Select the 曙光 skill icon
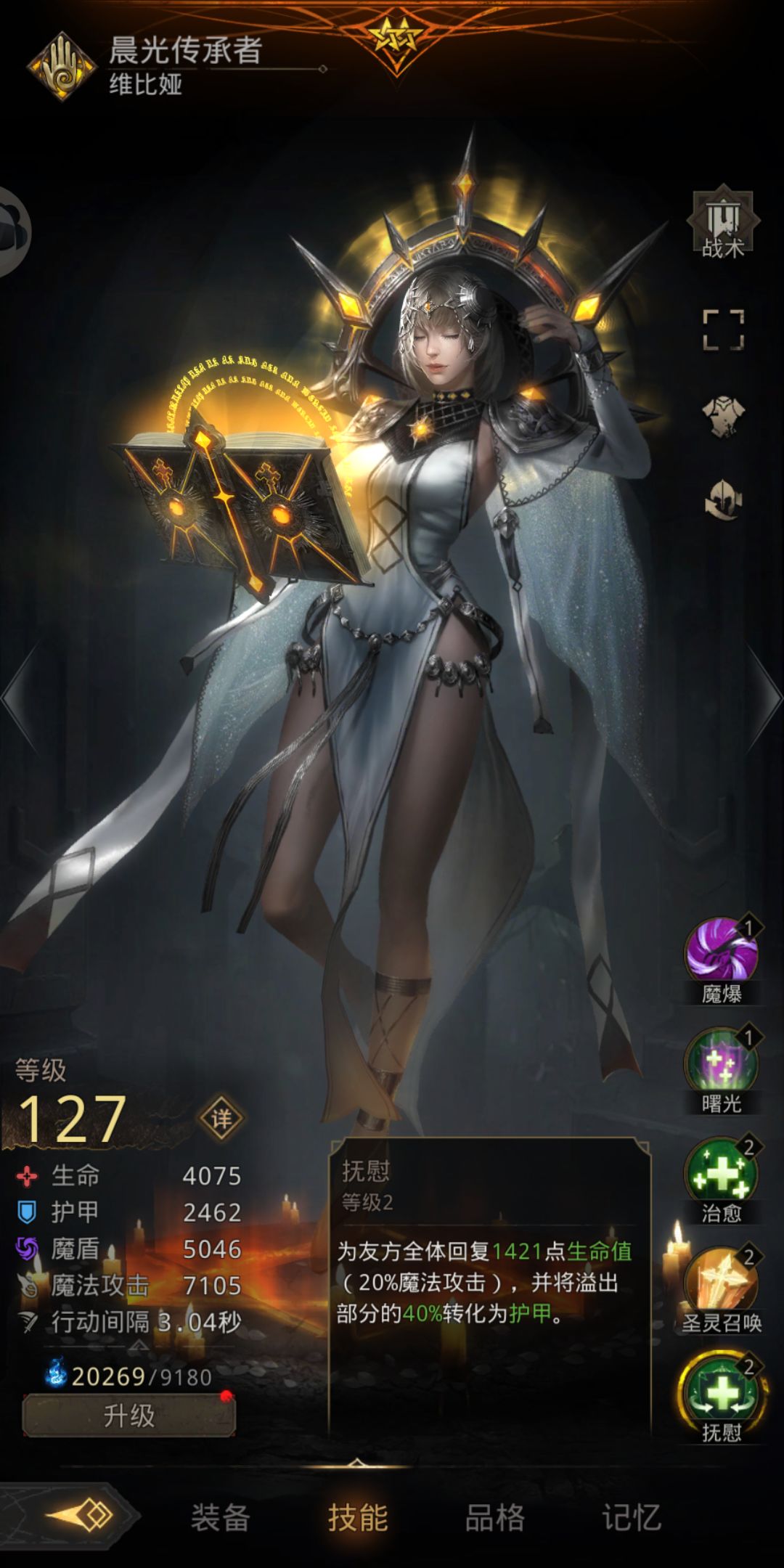This screenshot has width=784, height=1568. tap(722, 1063)
